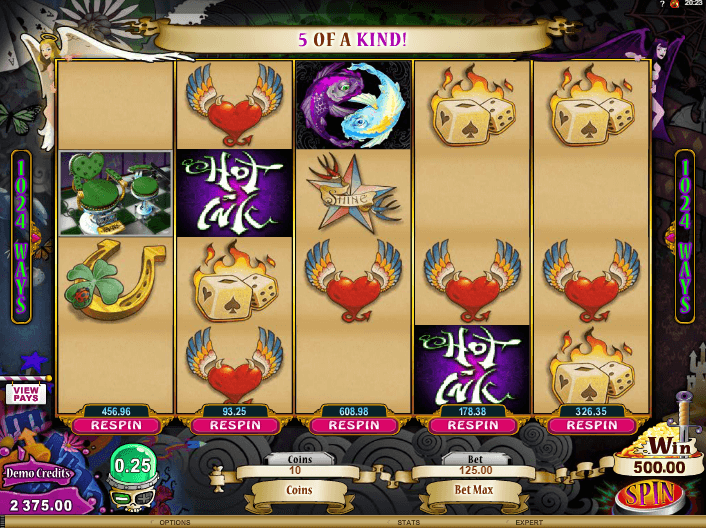Respin the middle reel for 608.98
Image resolution: width=706 pixels, height=528 pixels.
354,425
